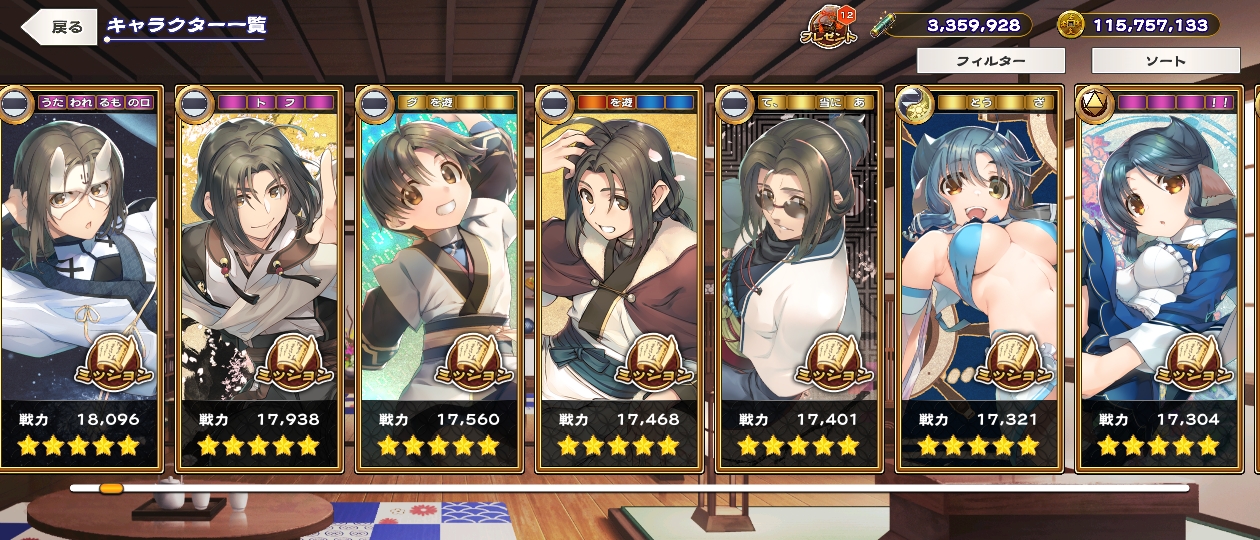Open the ソート sort options
This screenshot has width=1260, height=540.
click(x=1165, y=61)
